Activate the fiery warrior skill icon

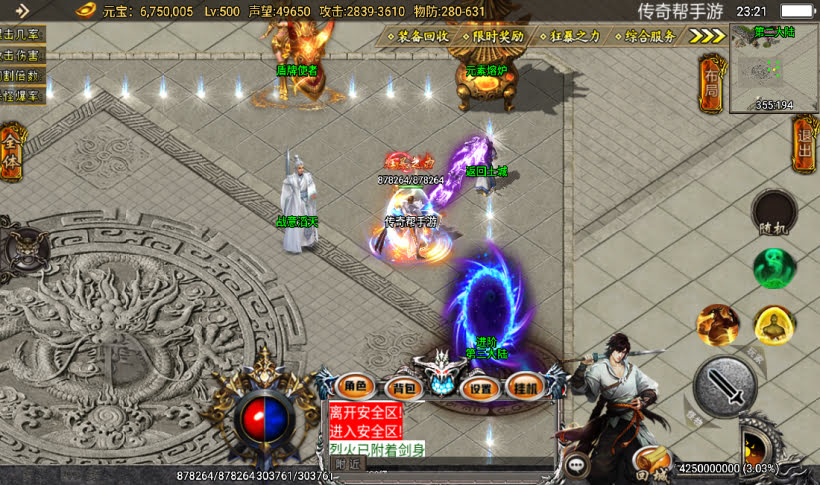tap(717, 324)
